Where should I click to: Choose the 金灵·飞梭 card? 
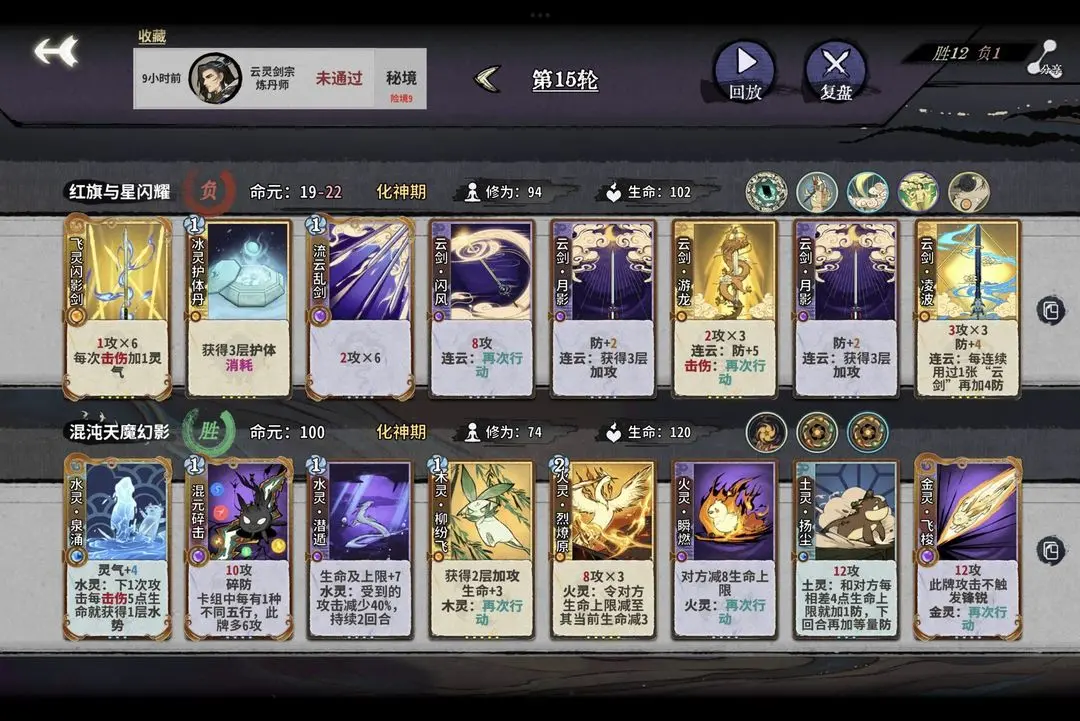tap(968, 546)
